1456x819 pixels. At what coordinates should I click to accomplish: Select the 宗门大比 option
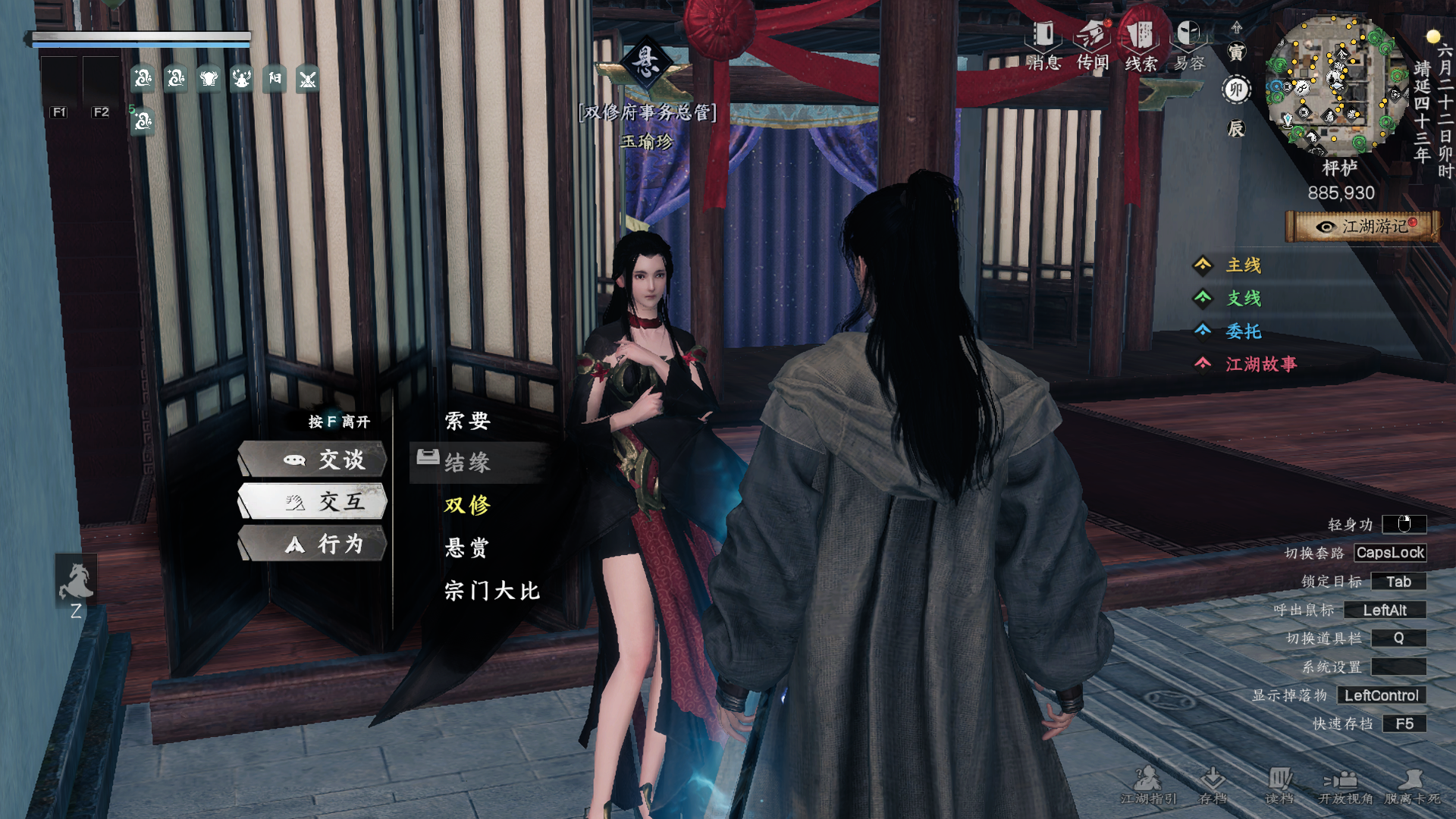492,590
